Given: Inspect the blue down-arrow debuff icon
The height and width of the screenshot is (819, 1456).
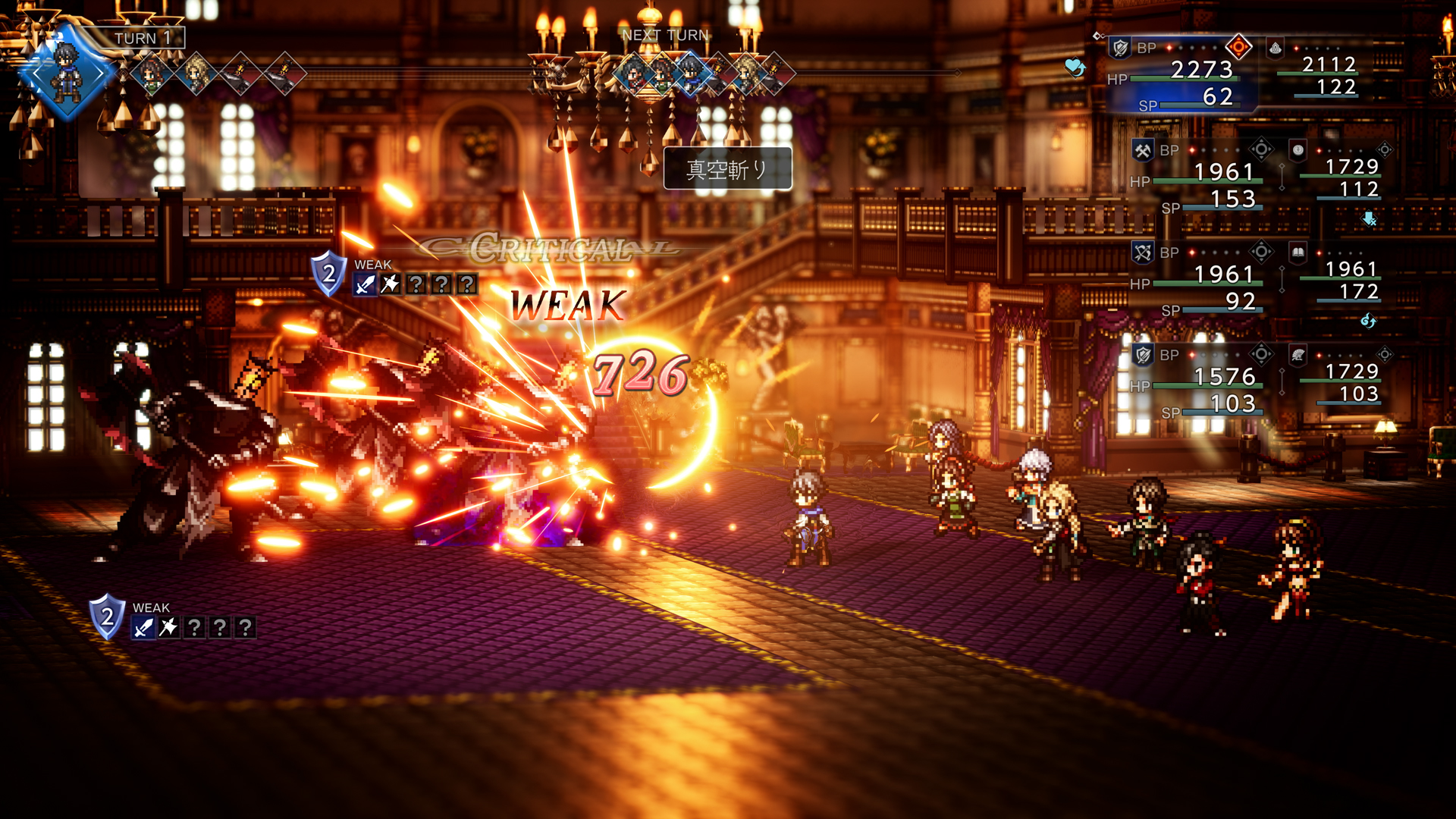Looking at the screenshot, I should [1369, 219].
